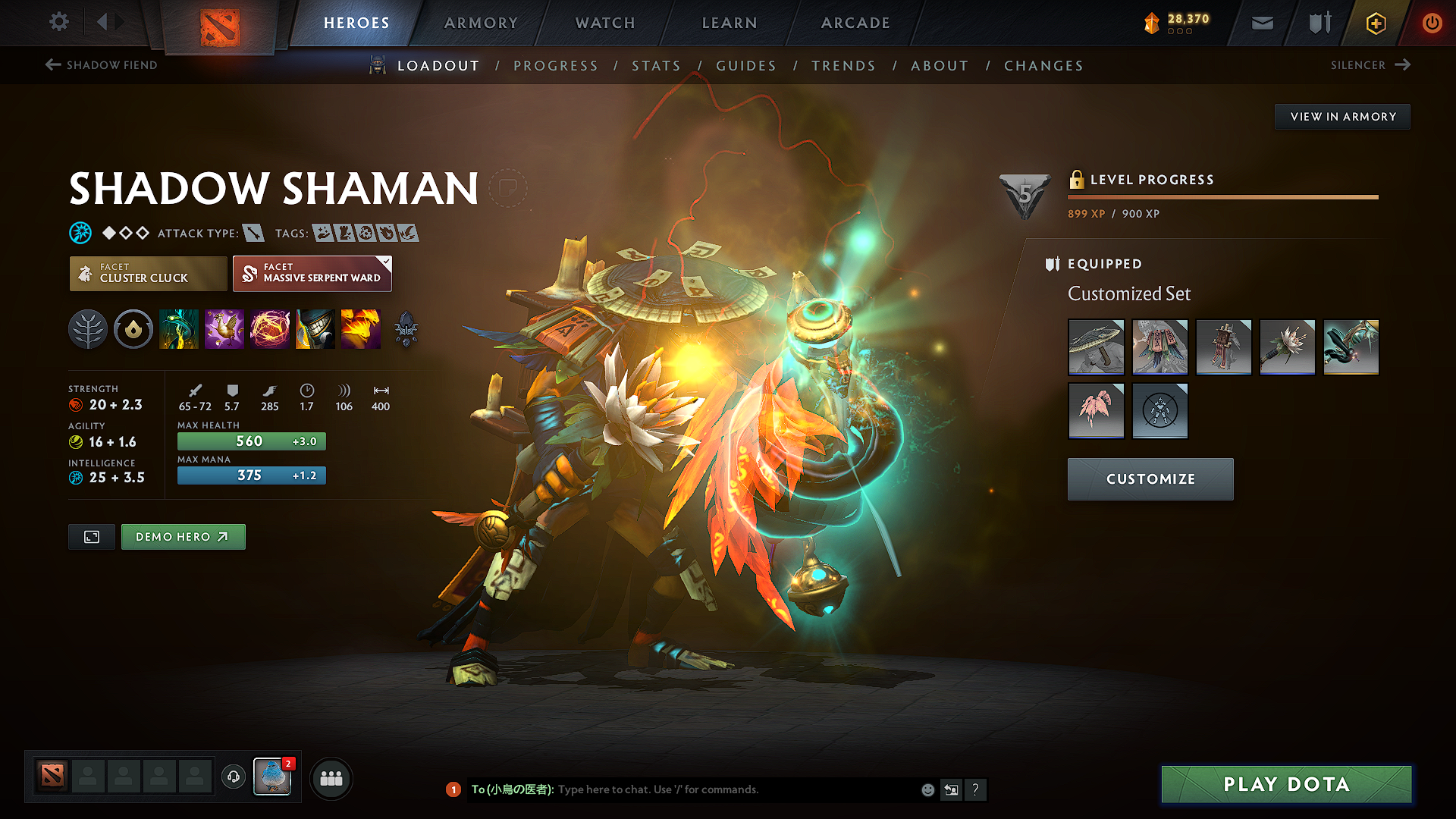Select the Mass Serpent Ward ability icon
This screenshot has height=819, width=1456.
pos(361,329)
